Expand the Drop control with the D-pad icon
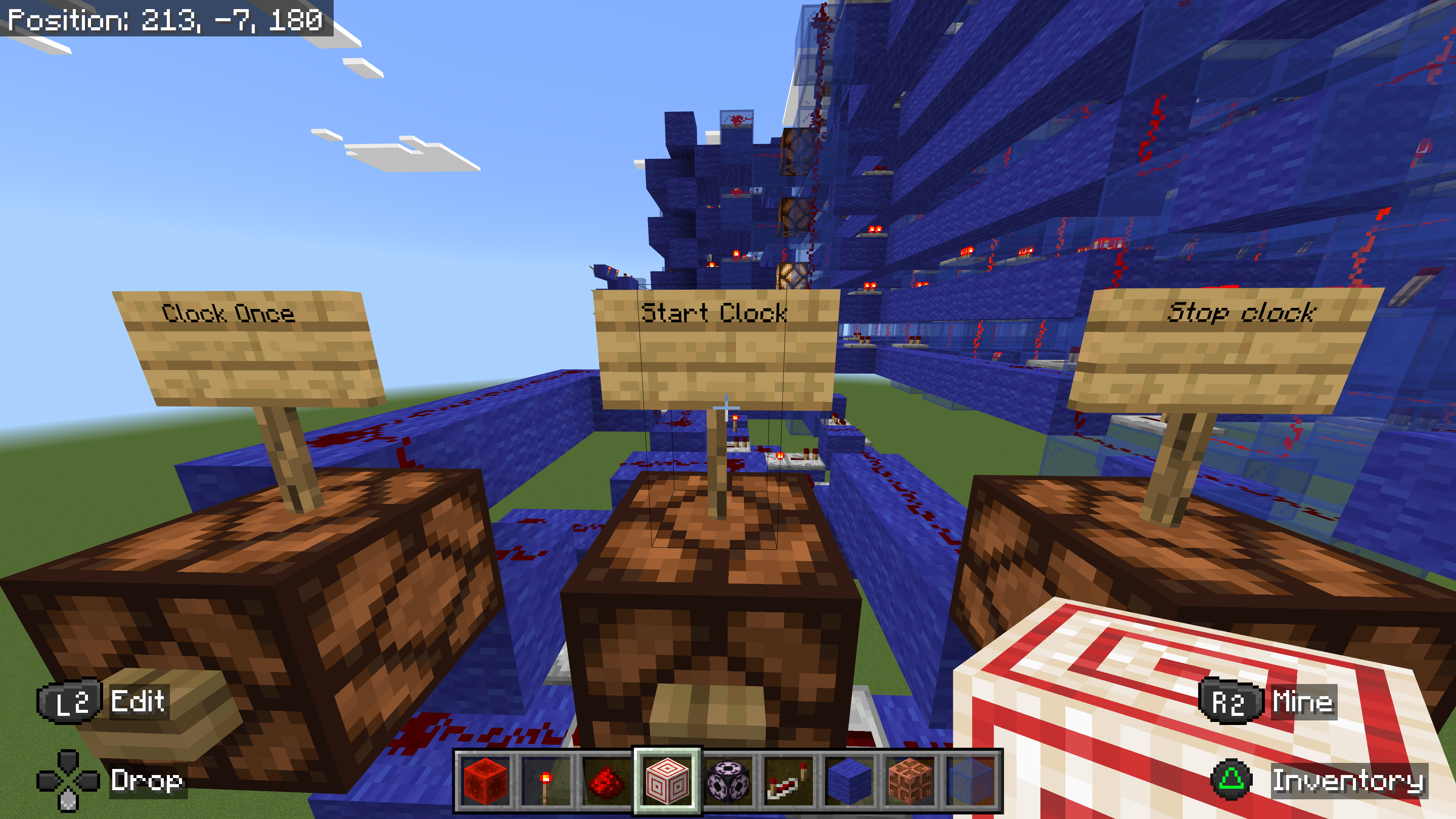 pos(68,783)
